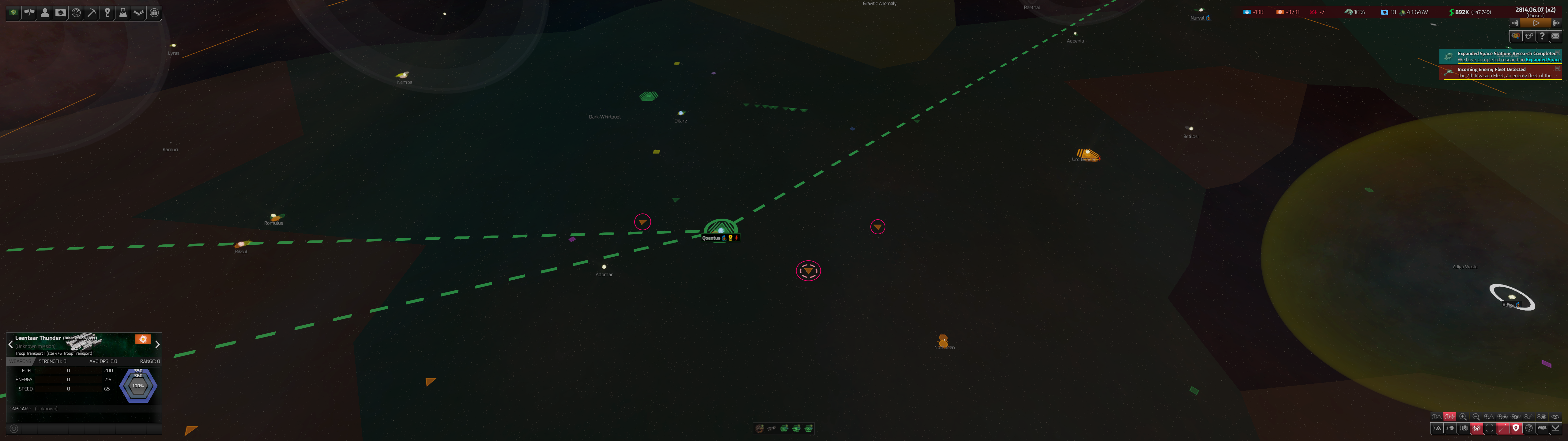
Task: Open the Characters panel
Action: [x=45, y=13]
